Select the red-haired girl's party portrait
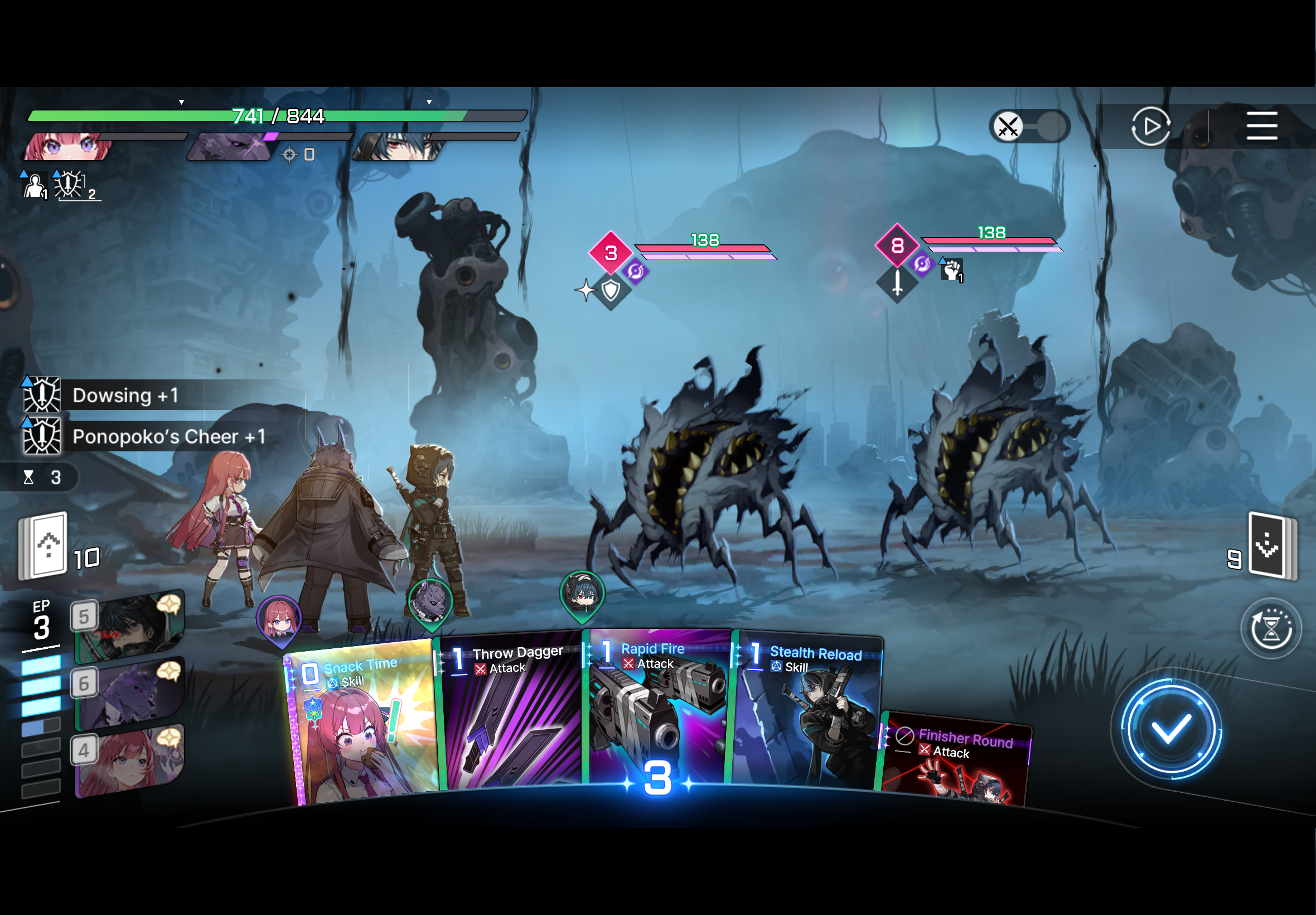This screenshot has width=1316, height=915. pos(67,146)
